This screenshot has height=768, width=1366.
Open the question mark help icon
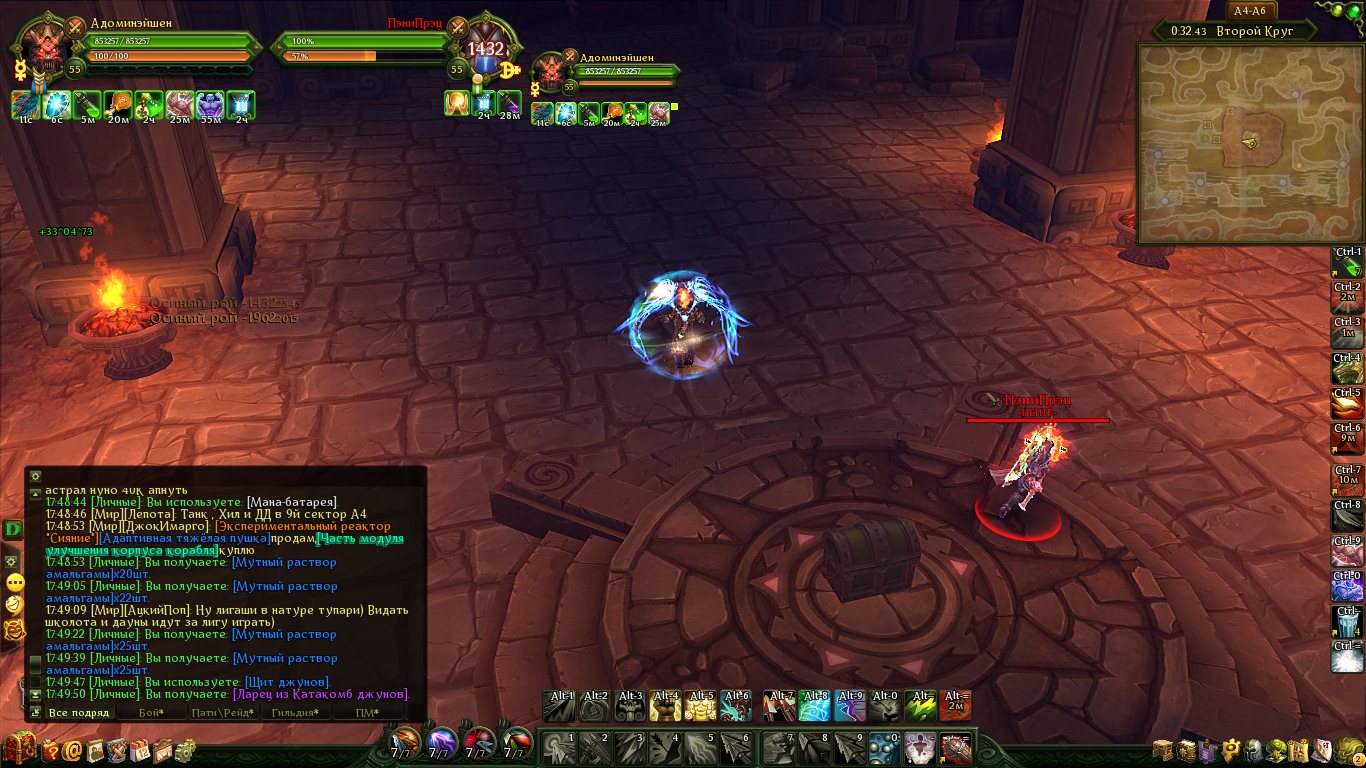[50, 749]
